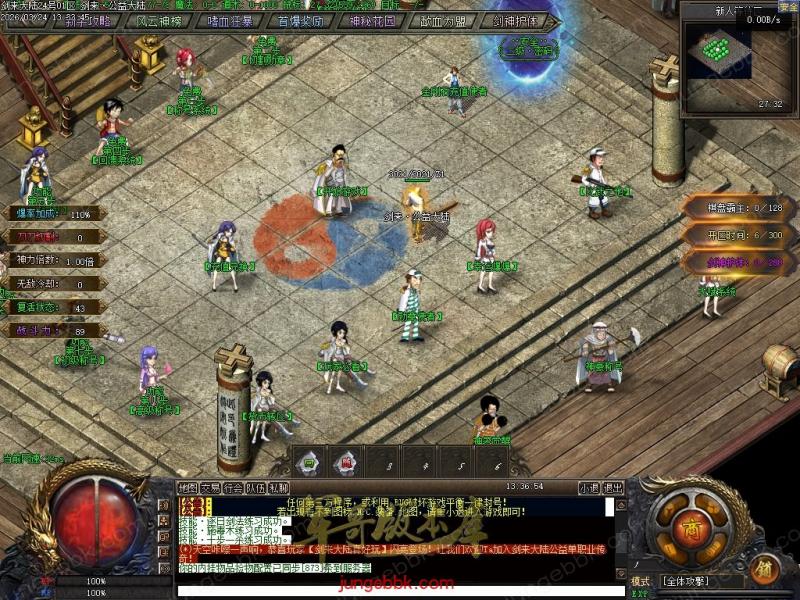Open the 风云神榜 ranking menu
The width and height of the screenshot is (800, 600).
point(160,19)
